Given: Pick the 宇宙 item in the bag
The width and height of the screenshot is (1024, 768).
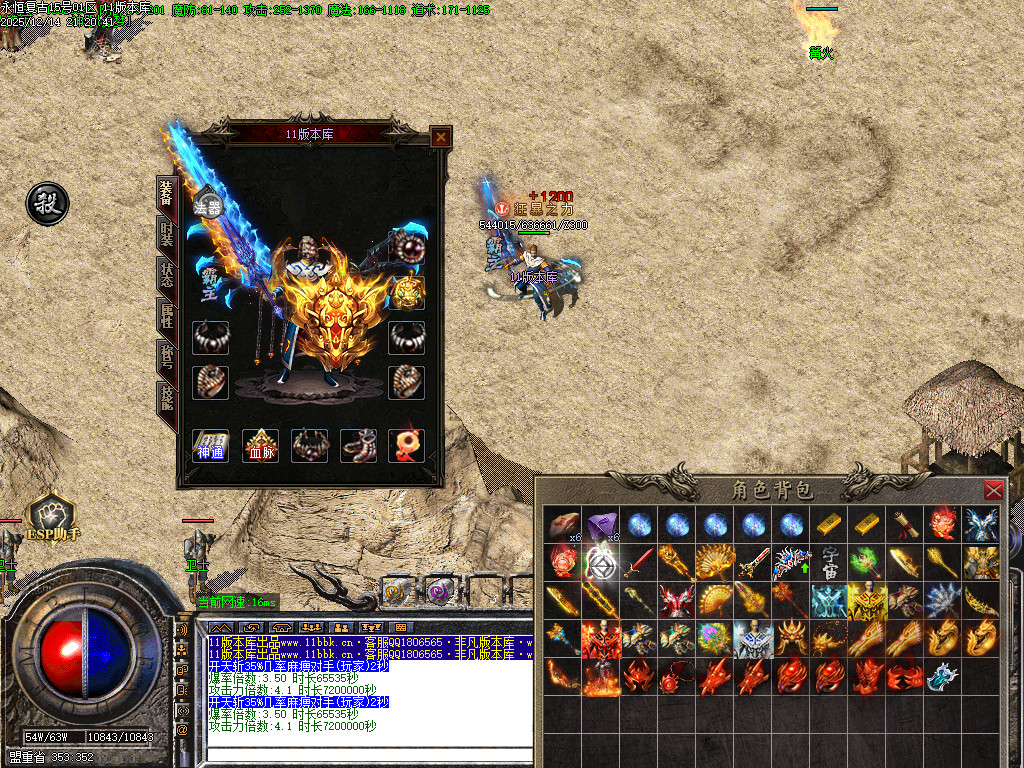Looking at the screenshot, I should pyautogui.click(x=829, y=562).
